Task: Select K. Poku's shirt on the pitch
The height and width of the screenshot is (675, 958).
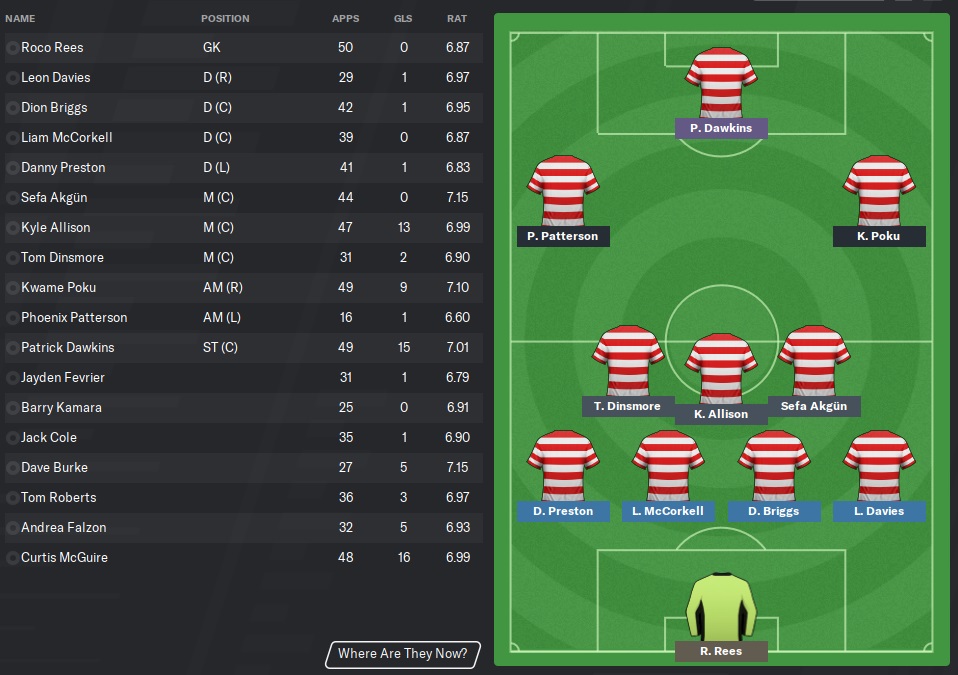Action: [x=879, y=191]
